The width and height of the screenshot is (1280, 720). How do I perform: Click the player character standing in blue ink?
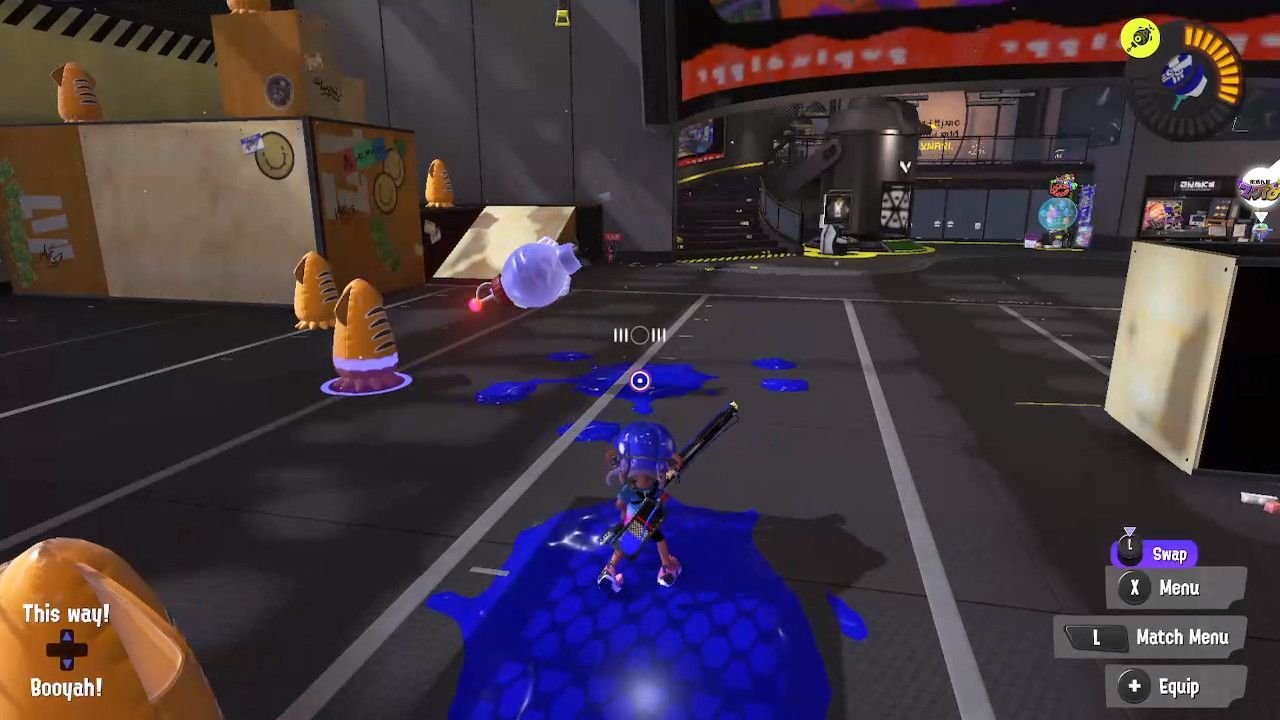(645, 500)
